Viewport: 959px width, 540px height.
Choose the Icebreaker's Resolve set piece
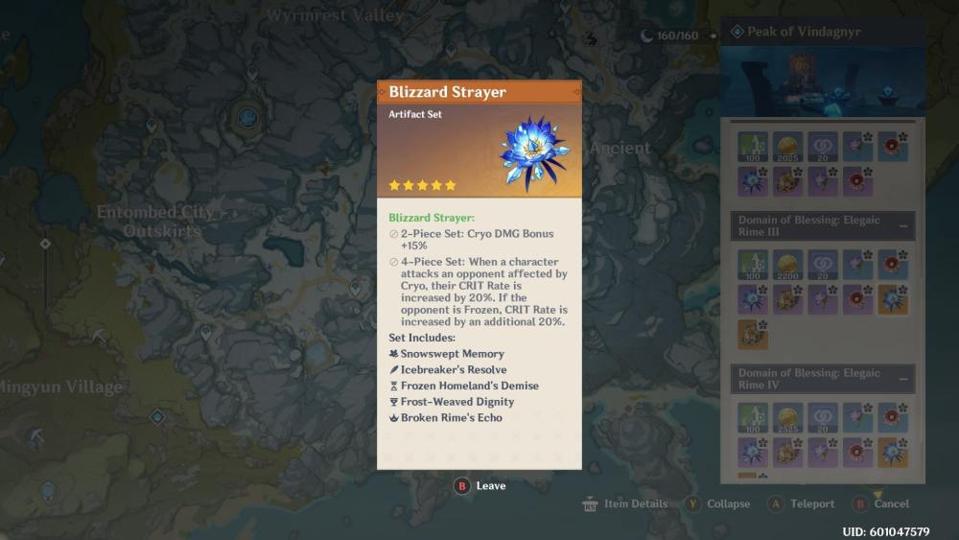451,370
